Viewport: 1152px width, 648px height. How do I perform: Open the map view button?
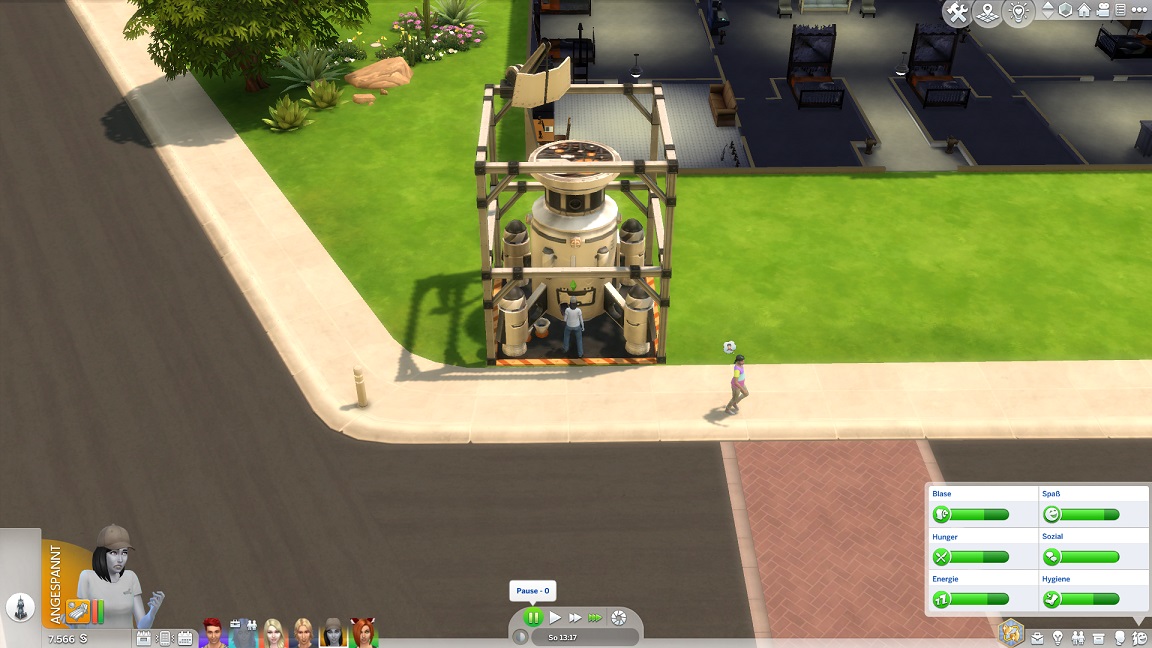[x=987, y=12]
